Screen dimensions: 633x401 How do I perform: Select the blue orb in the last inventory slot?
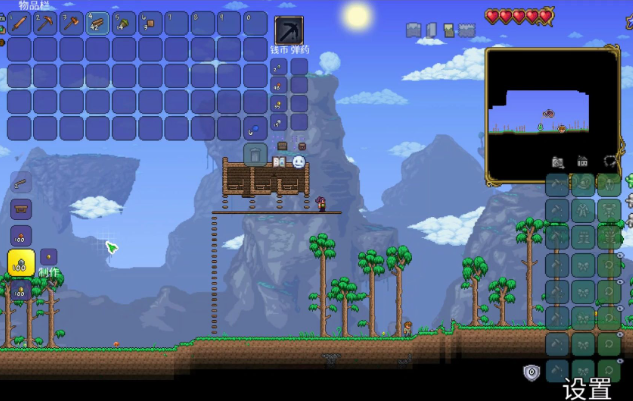(x=255, y=128)
